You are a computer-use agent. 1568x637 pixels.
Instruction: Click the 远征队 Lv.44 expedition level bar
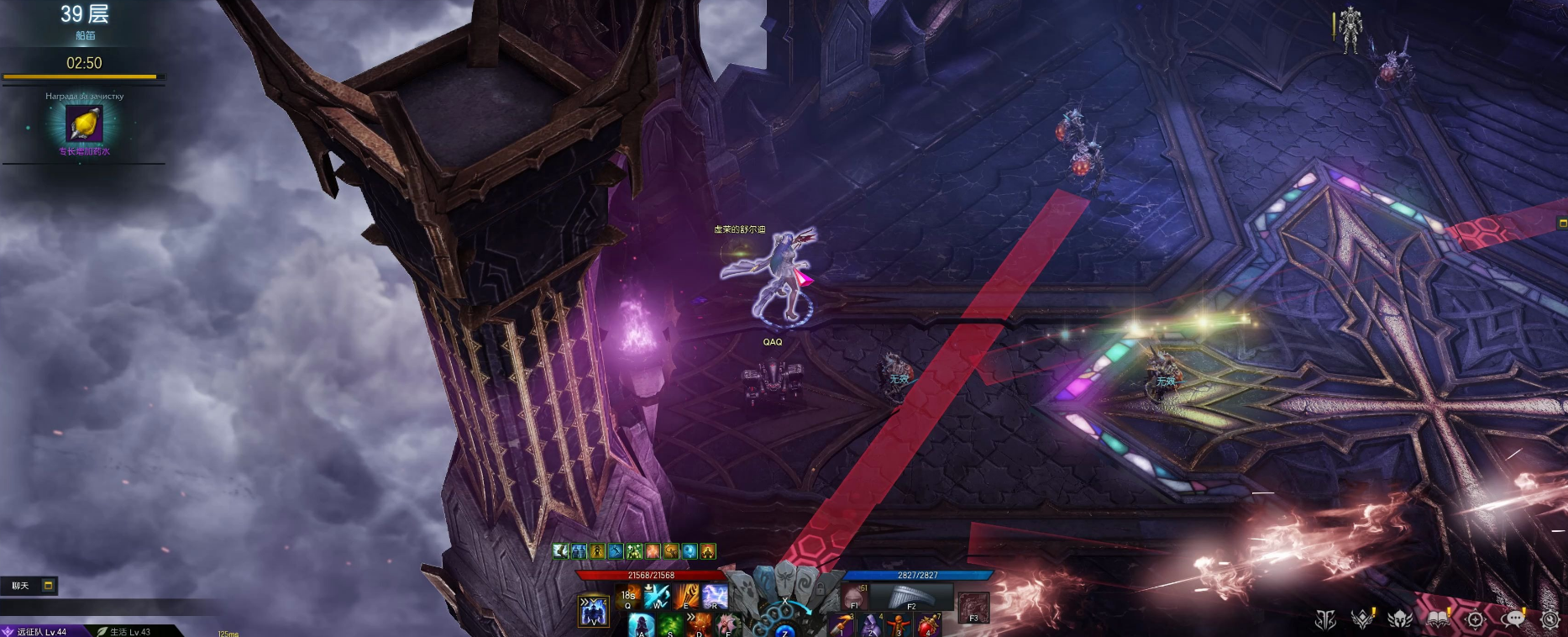pos(42,631)
